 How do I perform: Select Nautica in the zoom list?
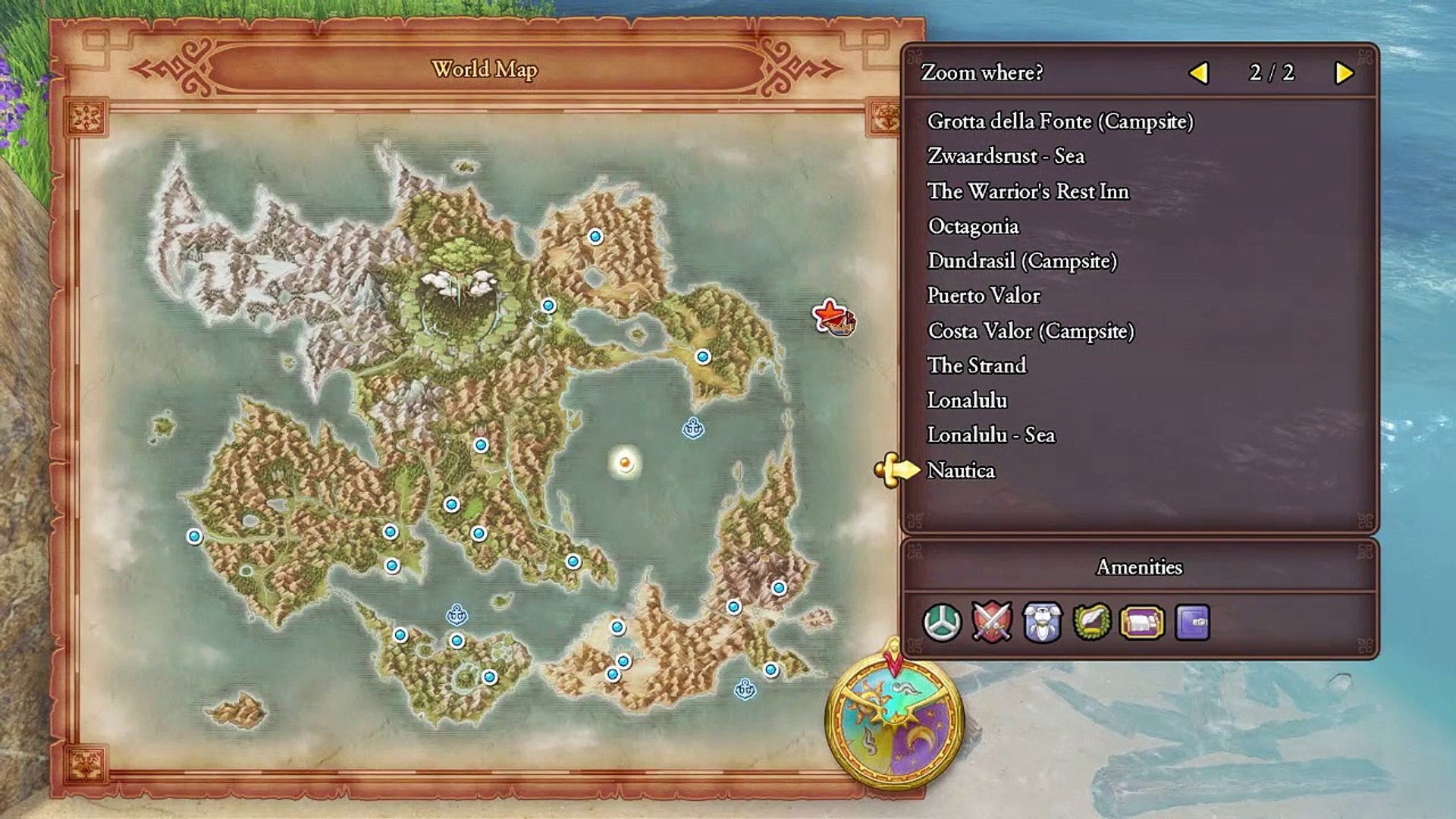pos(961,470)
